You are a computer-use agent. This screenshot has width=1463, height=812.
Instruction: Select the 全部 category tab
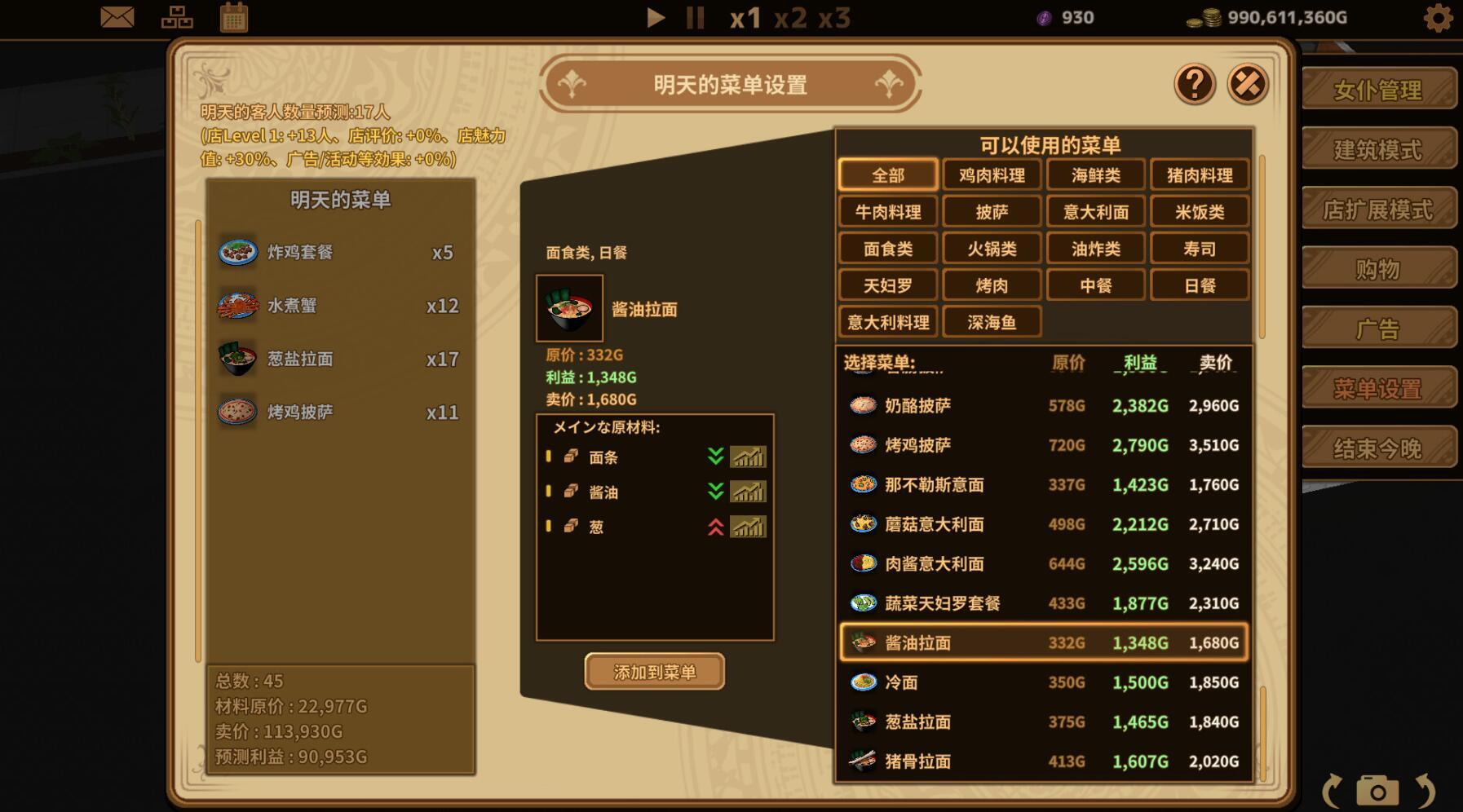[x=887, y=174]
